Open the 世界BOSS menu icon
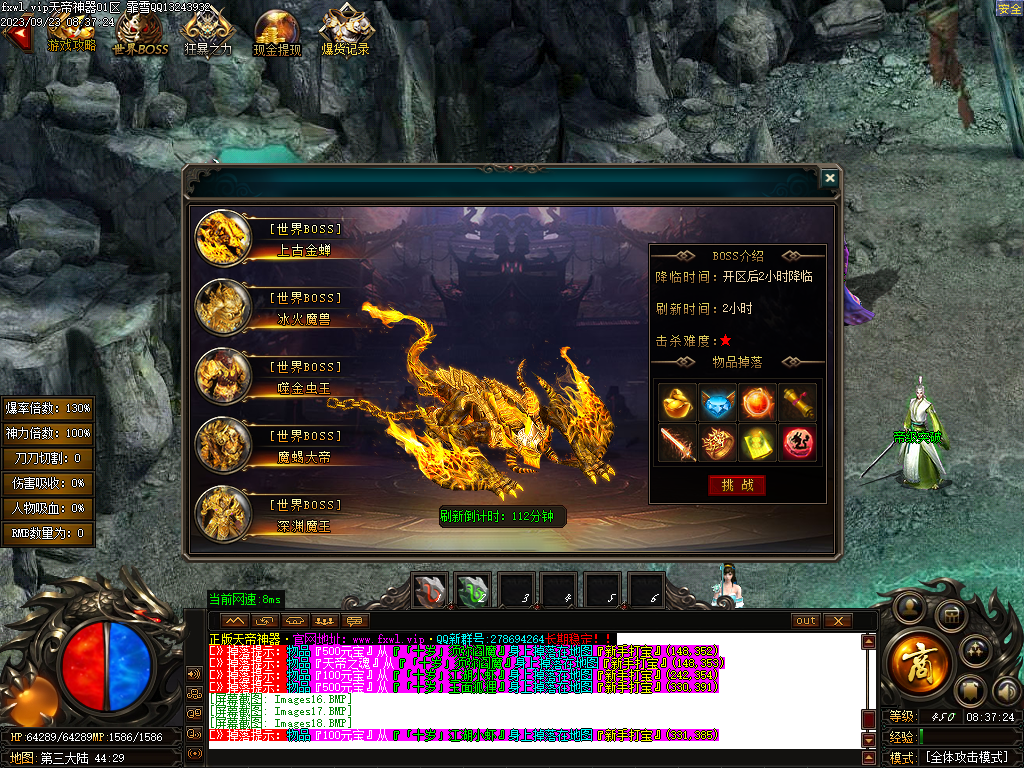1024x768 pixels. click(140, 32)
